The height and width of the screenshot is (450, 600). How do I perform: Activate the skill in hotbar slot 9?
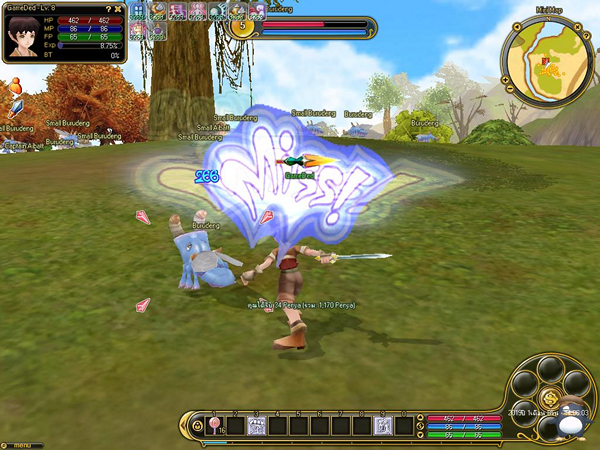[381, 427]
